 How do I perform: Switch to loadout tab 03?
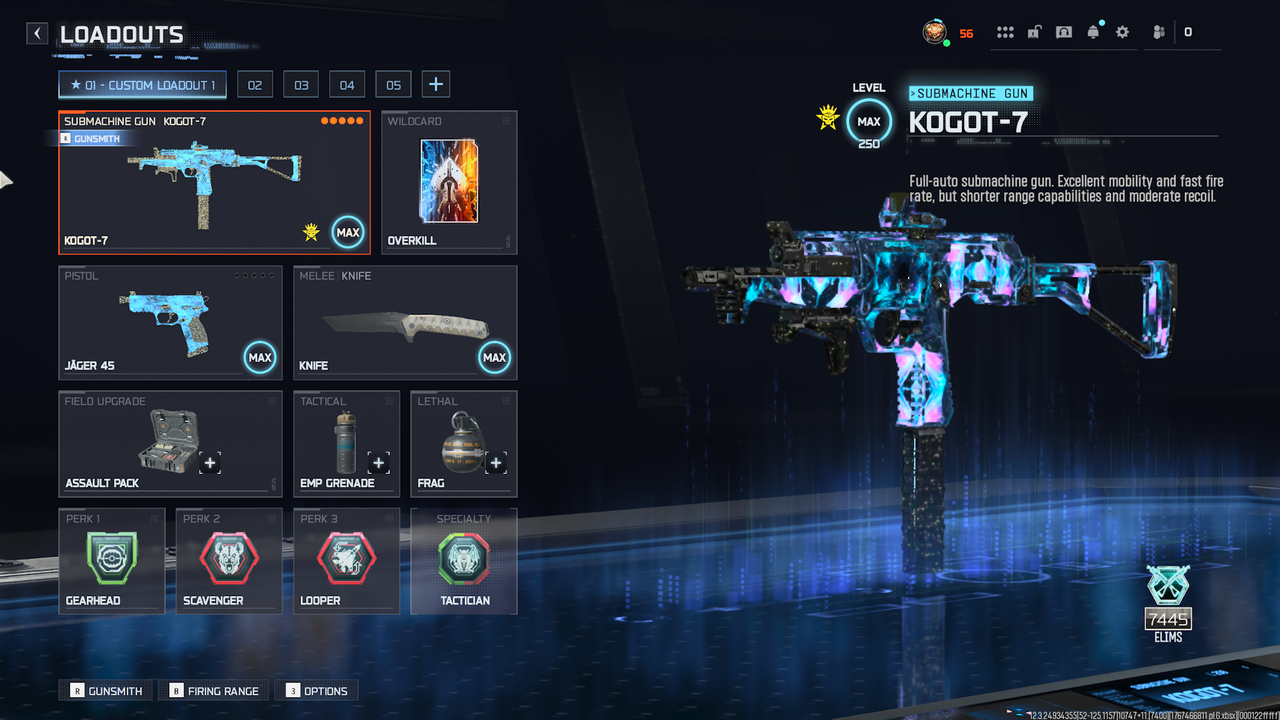(301, 85)
